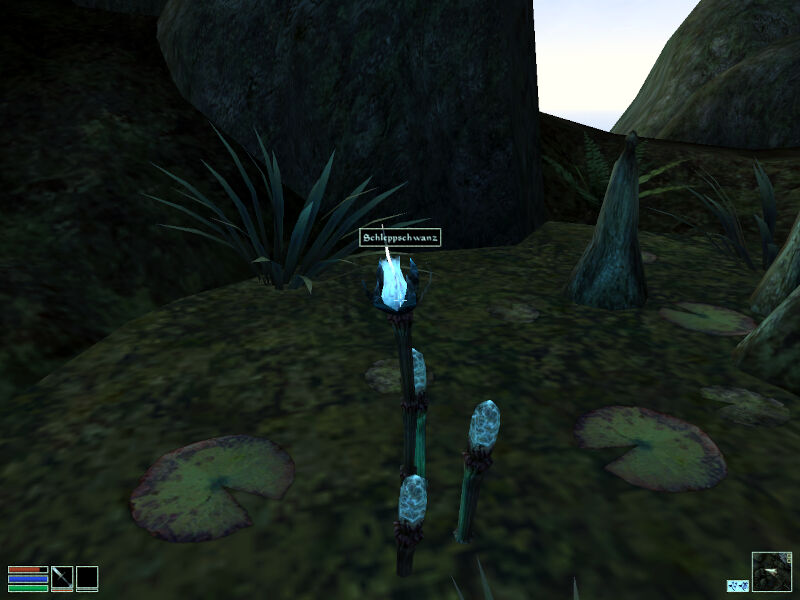Select the empty spell slot beside the sword
This screenshot has height=600, width=800.
coord(87,577)
